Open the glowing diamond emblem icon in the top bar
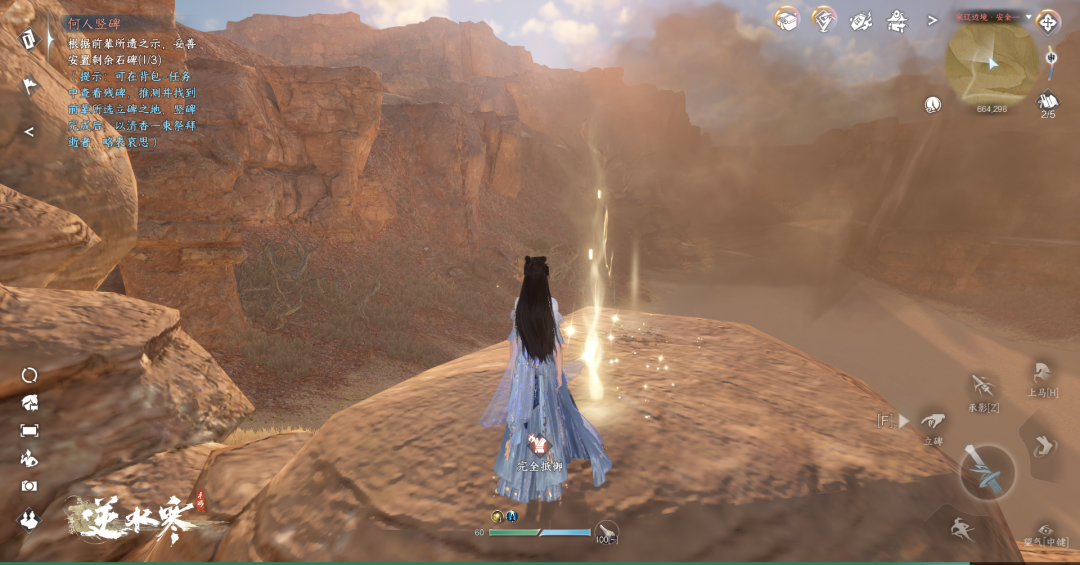The height and width of the screenshot is (565, 1080). (824, 19)
